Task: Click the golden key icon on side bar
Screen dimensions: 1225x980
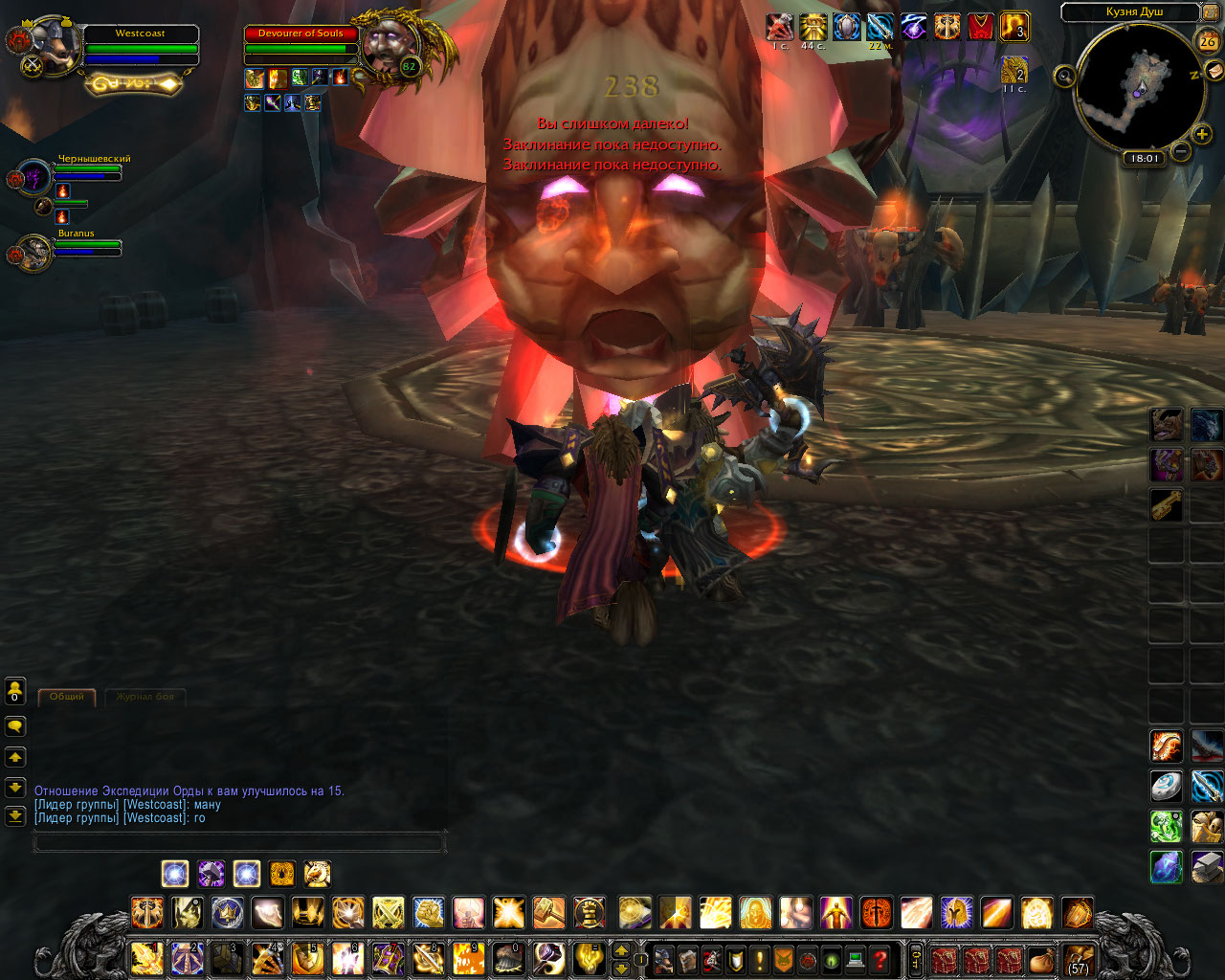Action: [x=1166, y=505]
